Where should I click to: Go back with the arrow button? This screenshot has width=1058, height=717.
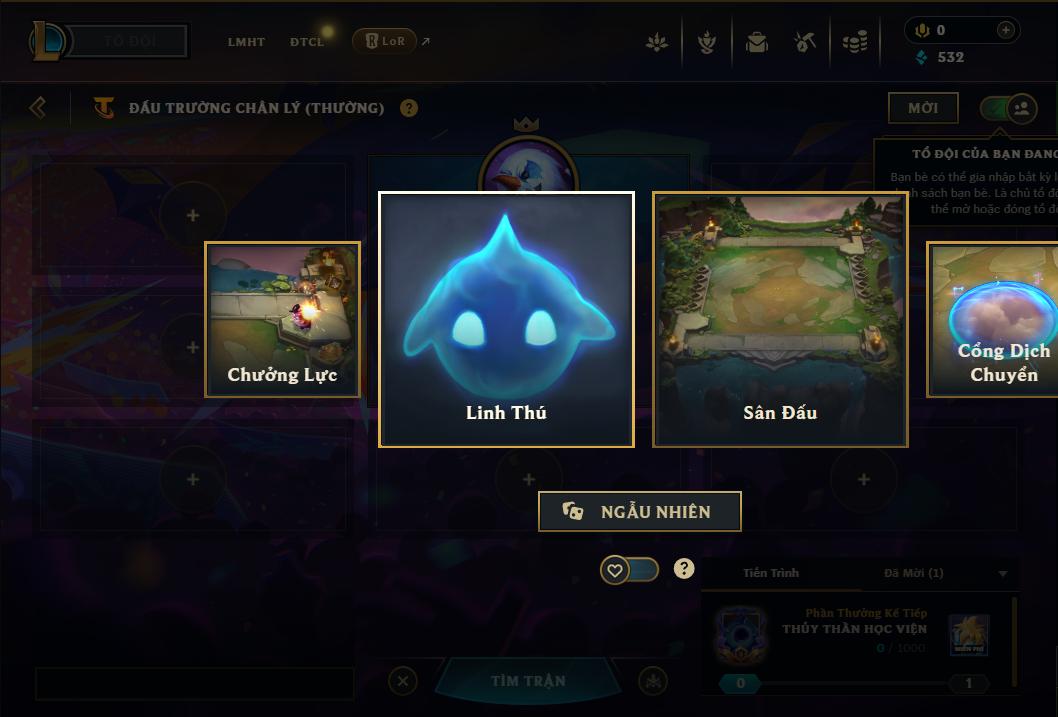[38, 107]
